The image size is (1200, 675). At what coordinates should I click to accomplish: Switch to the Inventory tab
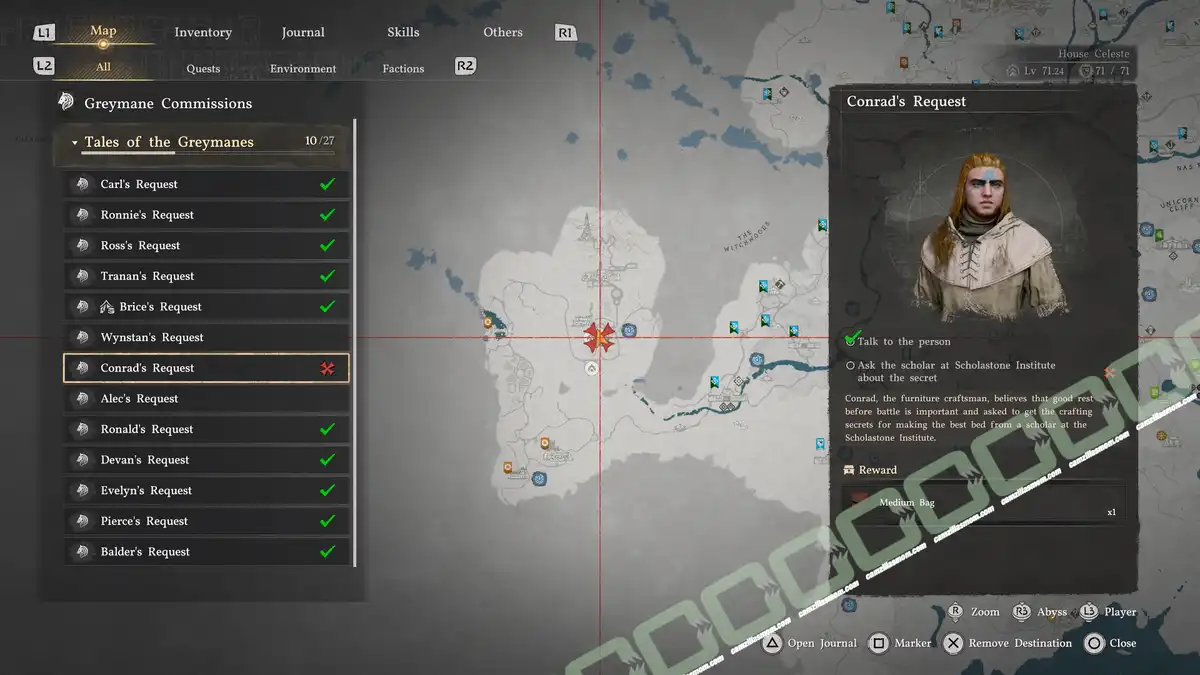pyautogui.click(x=203, y=32)
